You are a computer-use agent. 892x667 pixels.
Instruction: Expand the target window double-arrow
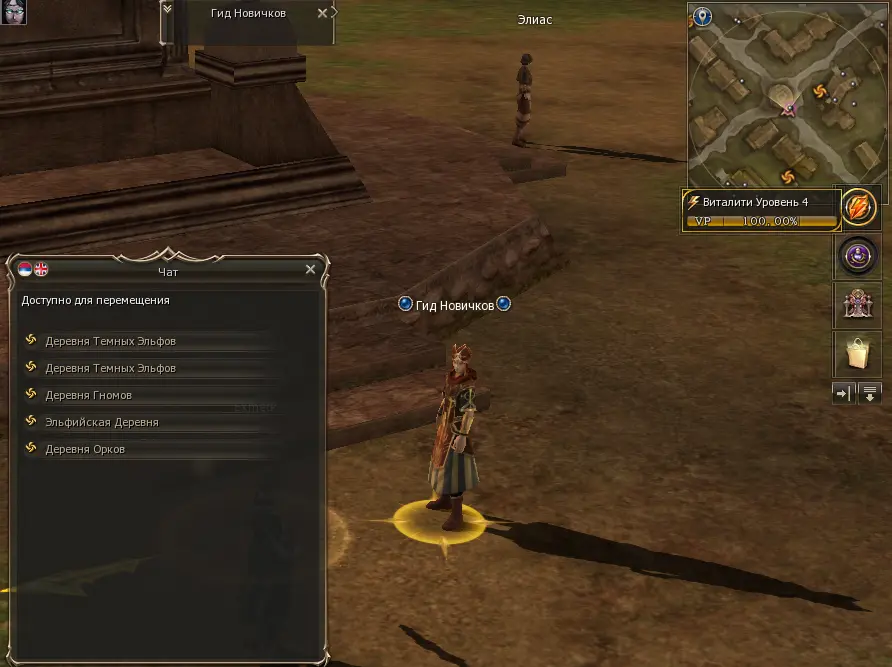point(167,9)
